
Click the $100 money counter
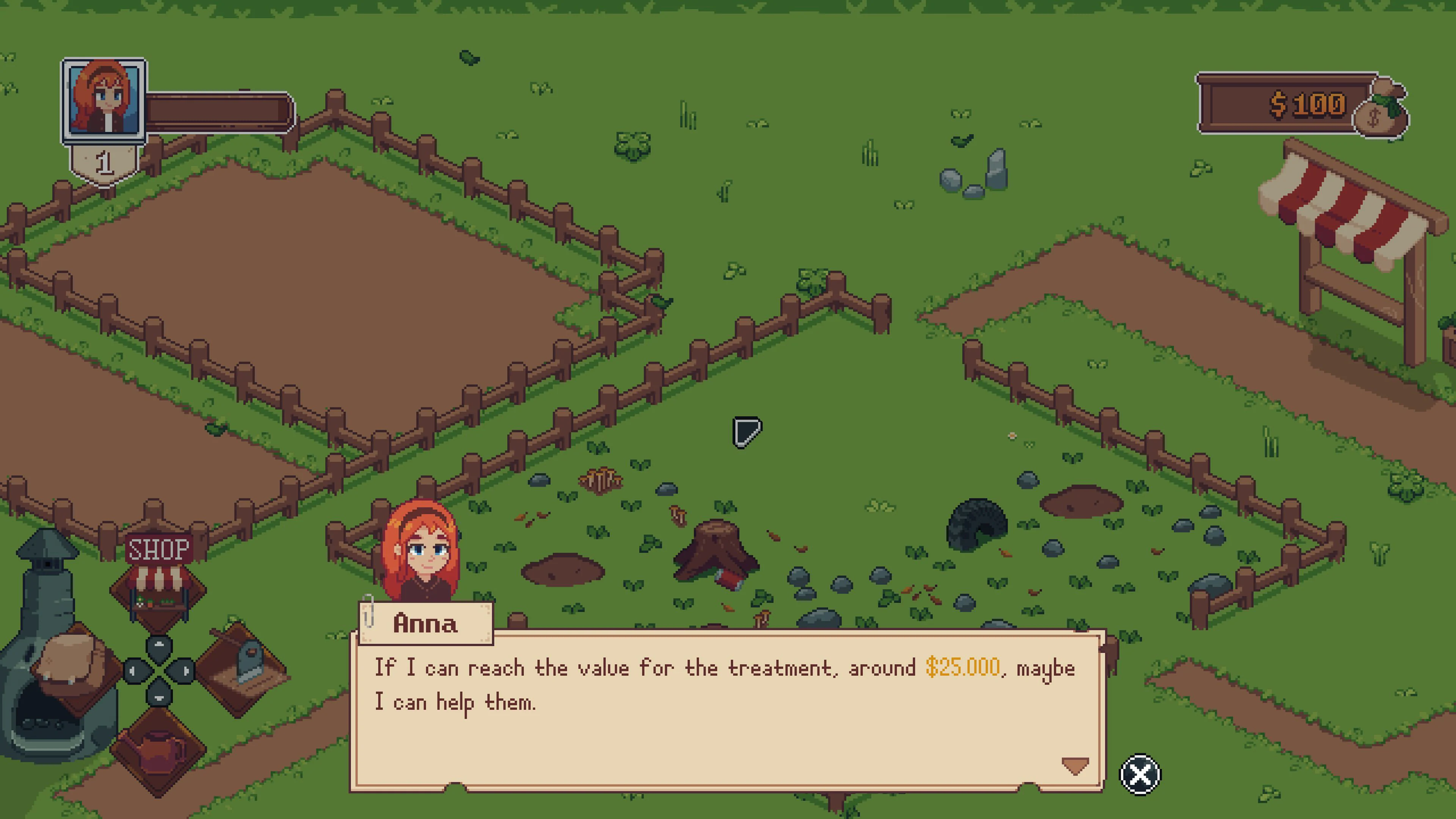coord(1309,105)
